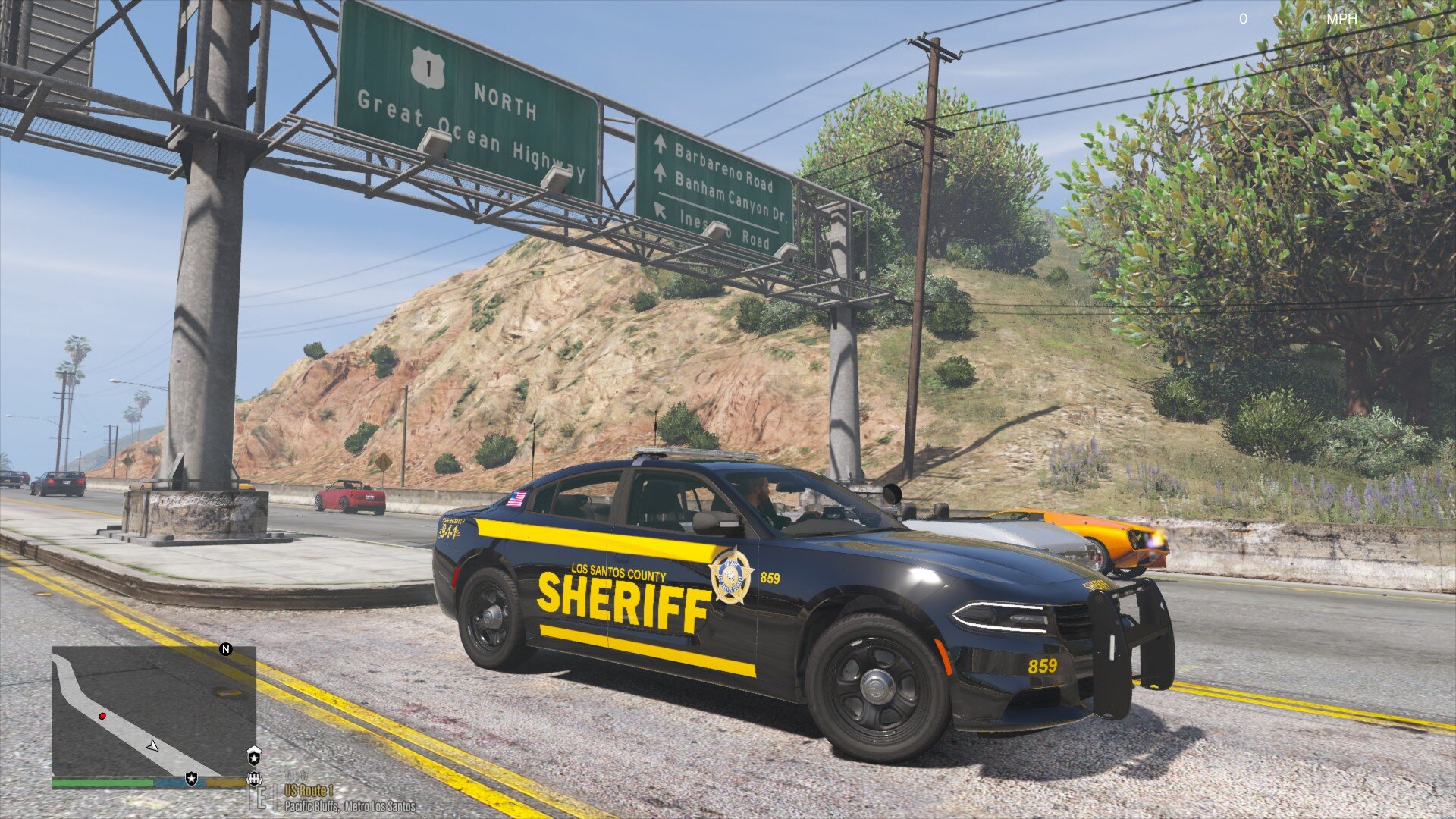Open the minimap in the corner
The height and width of the screenshot is (819, 1456).
(153, 711)
